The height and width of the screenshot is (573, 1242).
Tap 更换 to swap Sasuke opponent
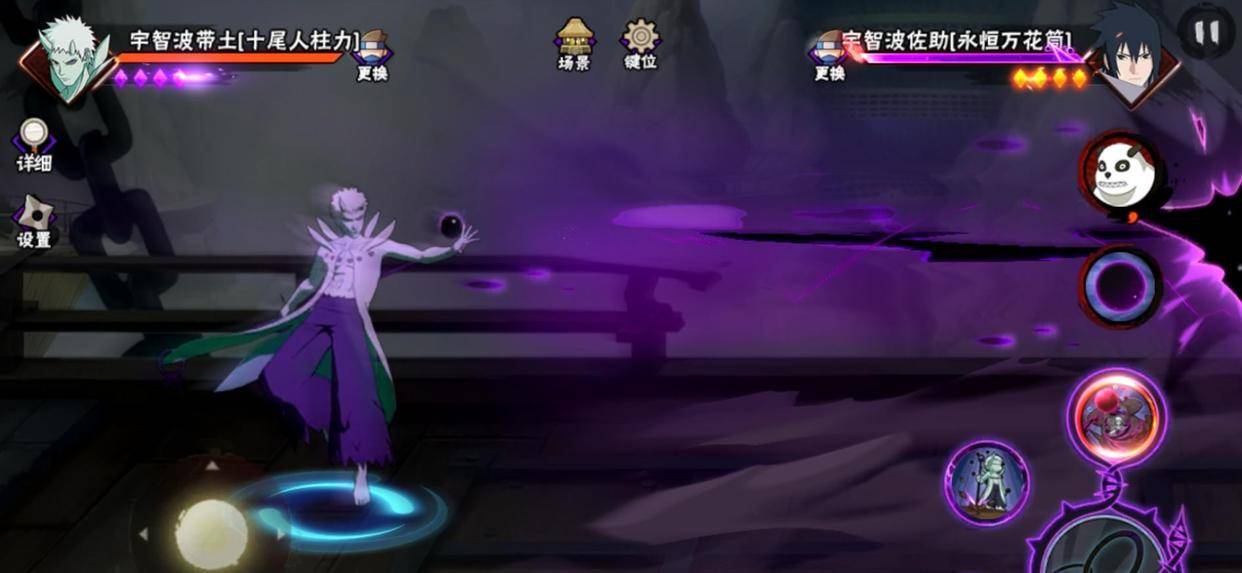pyautogui.click(x=830, y=54)
